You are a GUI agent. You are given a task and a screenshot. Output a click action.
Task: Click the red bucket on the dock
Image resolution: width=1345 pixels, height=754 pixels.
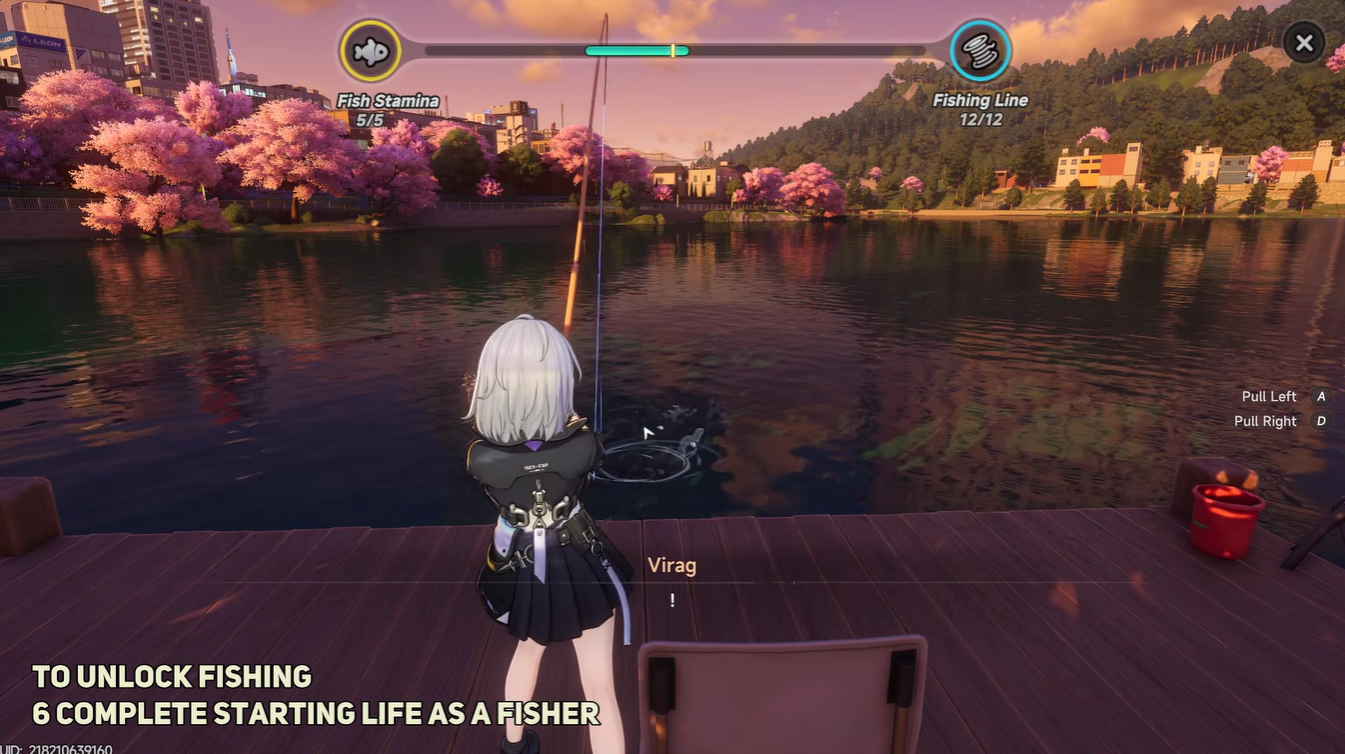1227,518
